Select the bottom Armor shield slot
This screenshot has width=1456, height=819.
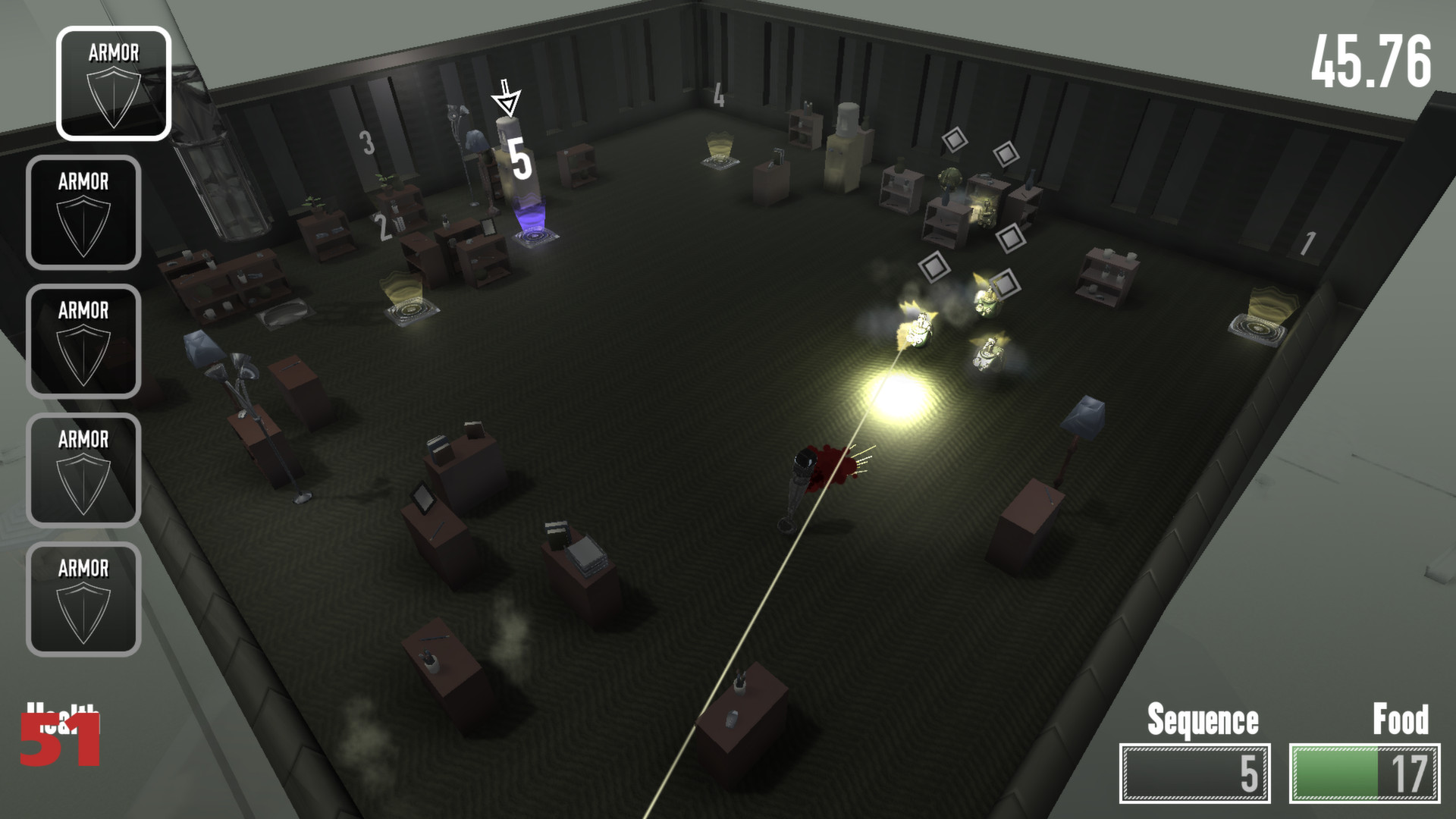83,599
